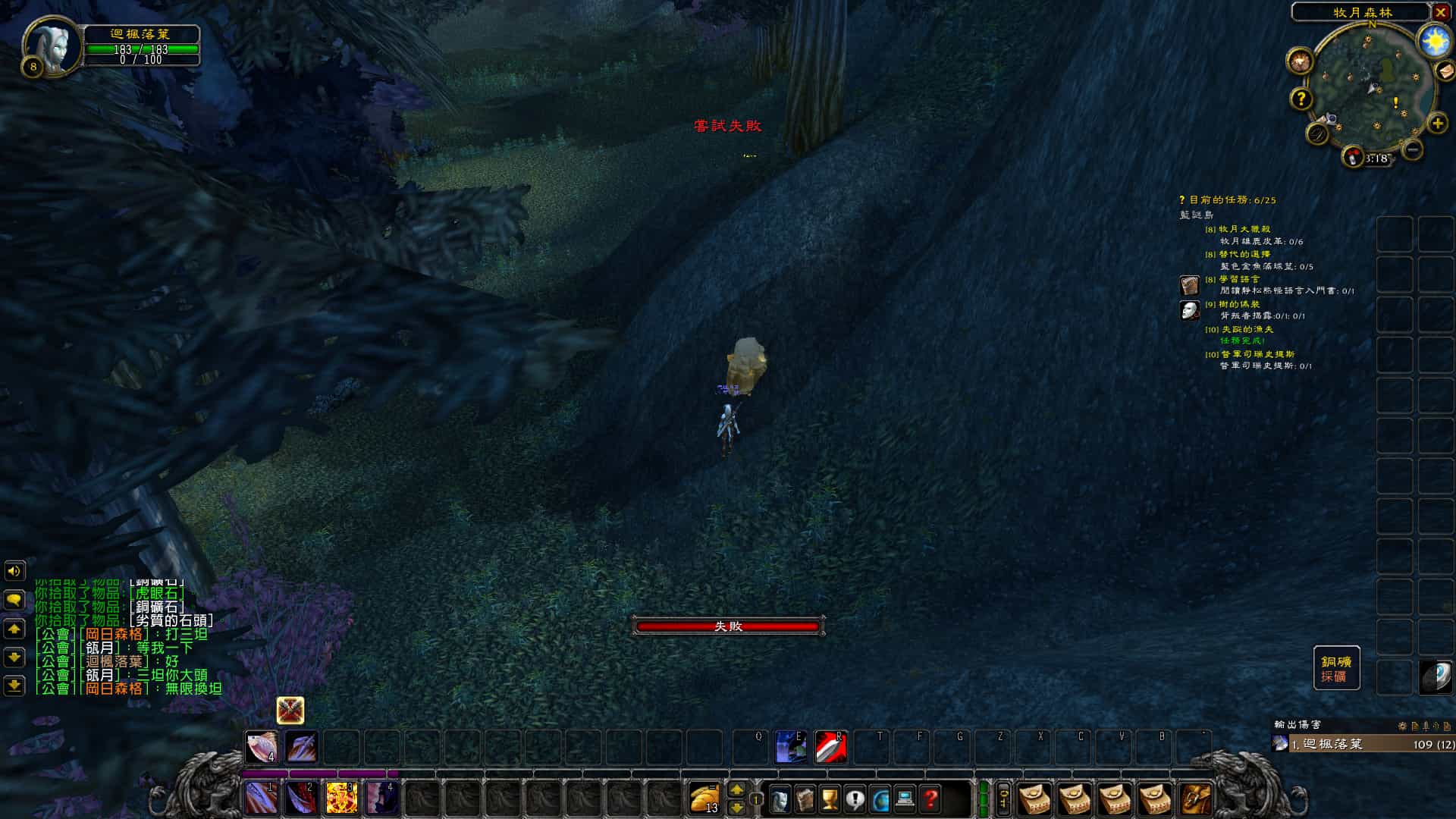Zoom in the minimap with the plus button
Viewport: 1456px width, 819px height.
1437,124
